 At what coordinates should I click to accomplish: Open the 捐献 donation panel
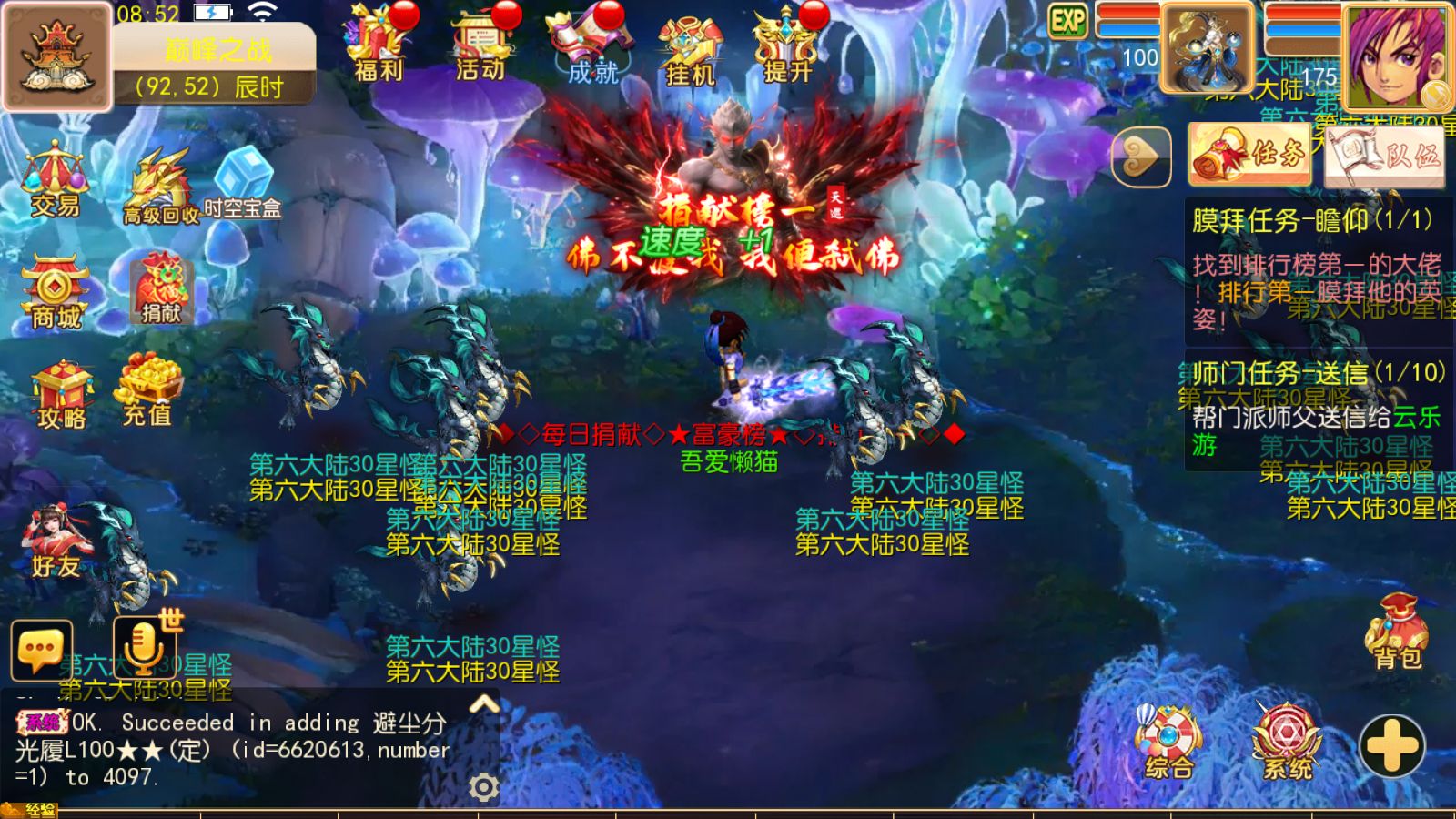[x=160, y=291]
